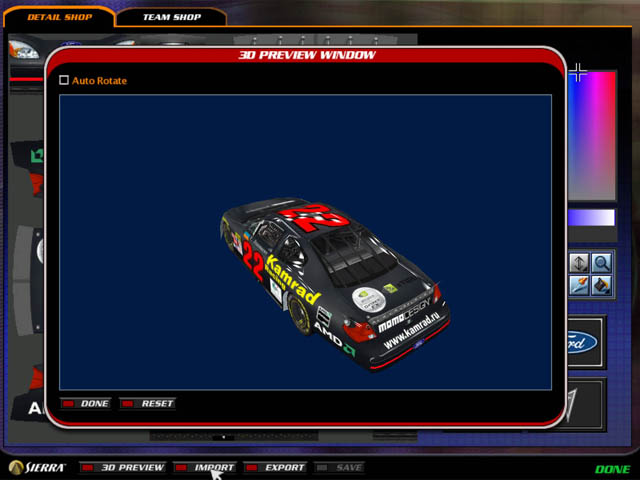This screenshot has width=640, height=480.
Task: Select the paintbrush tool
Action: tap(580, 286)
